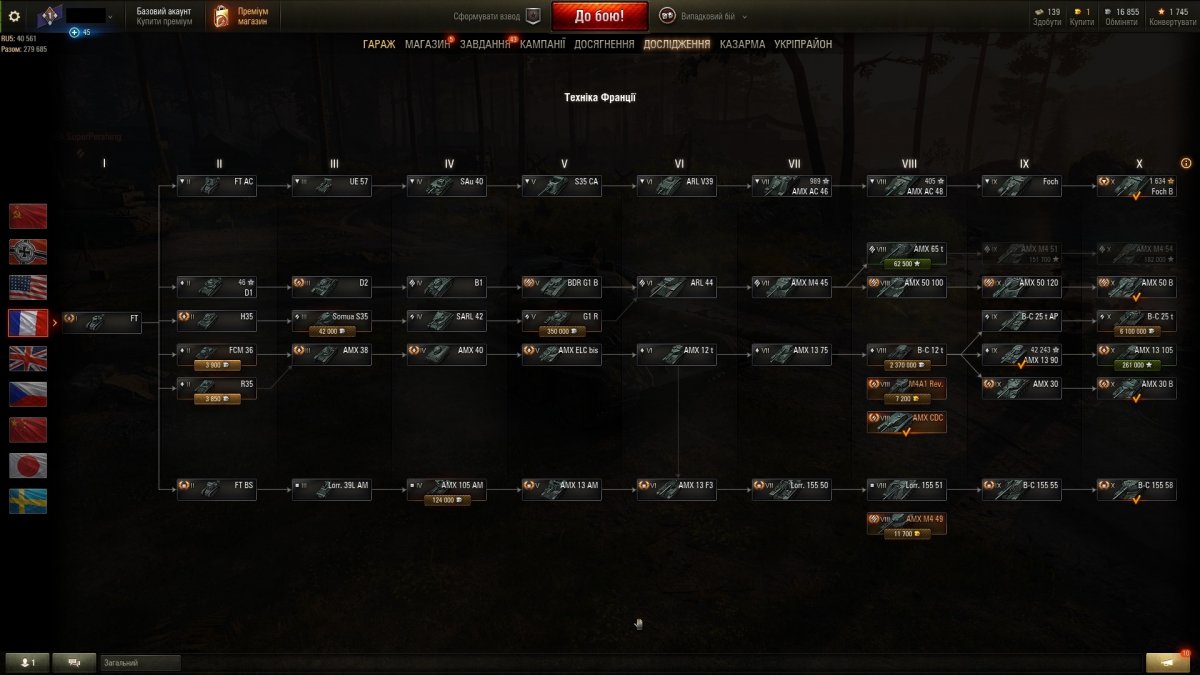Start battle with the red До бою! button
Screen dimensions: 1200x675
pyautogui.click(x=599, y=16)
